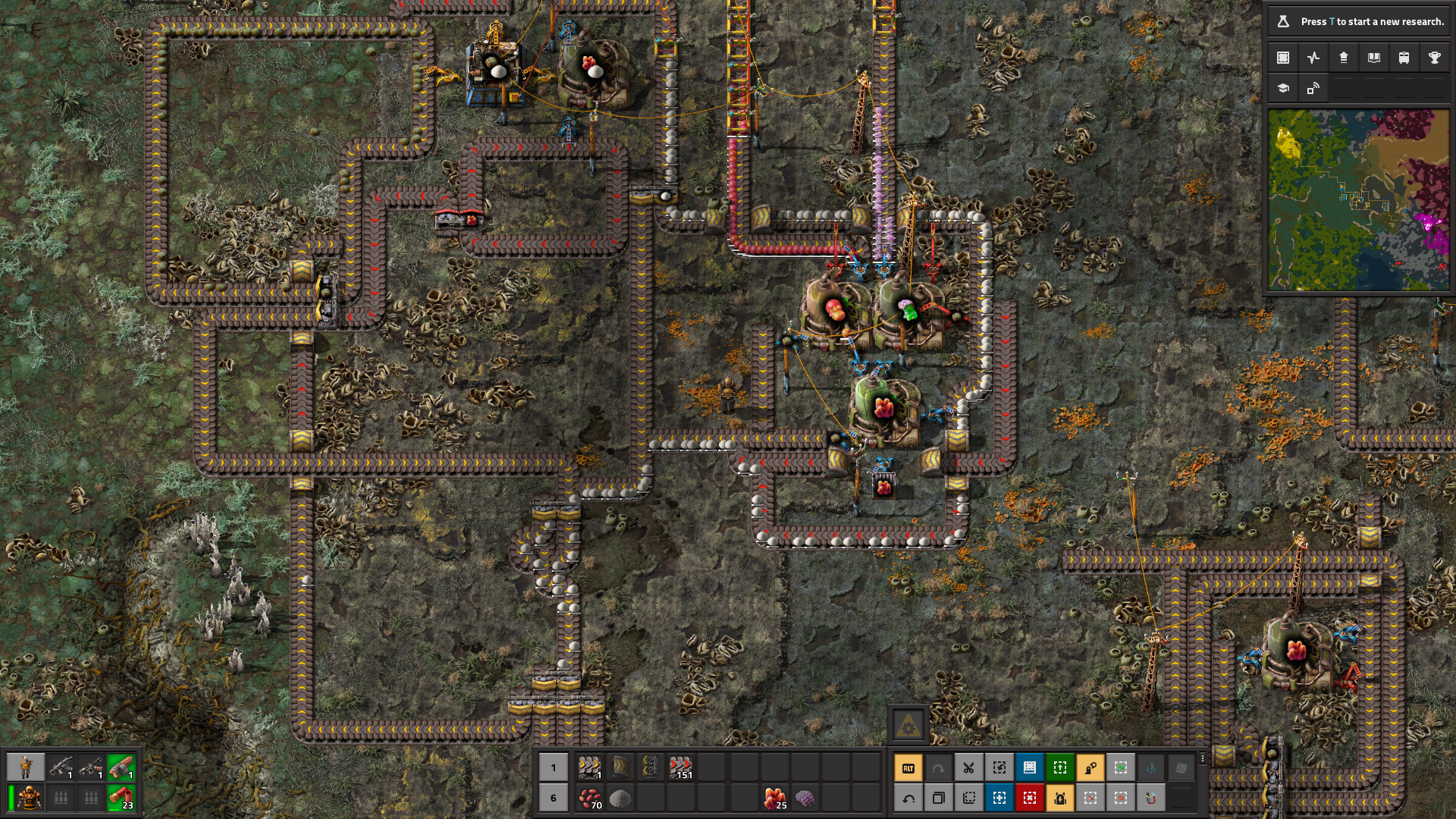Choose the purple jelly item slot
The image size is (1456, 819).
click(805, 798)
